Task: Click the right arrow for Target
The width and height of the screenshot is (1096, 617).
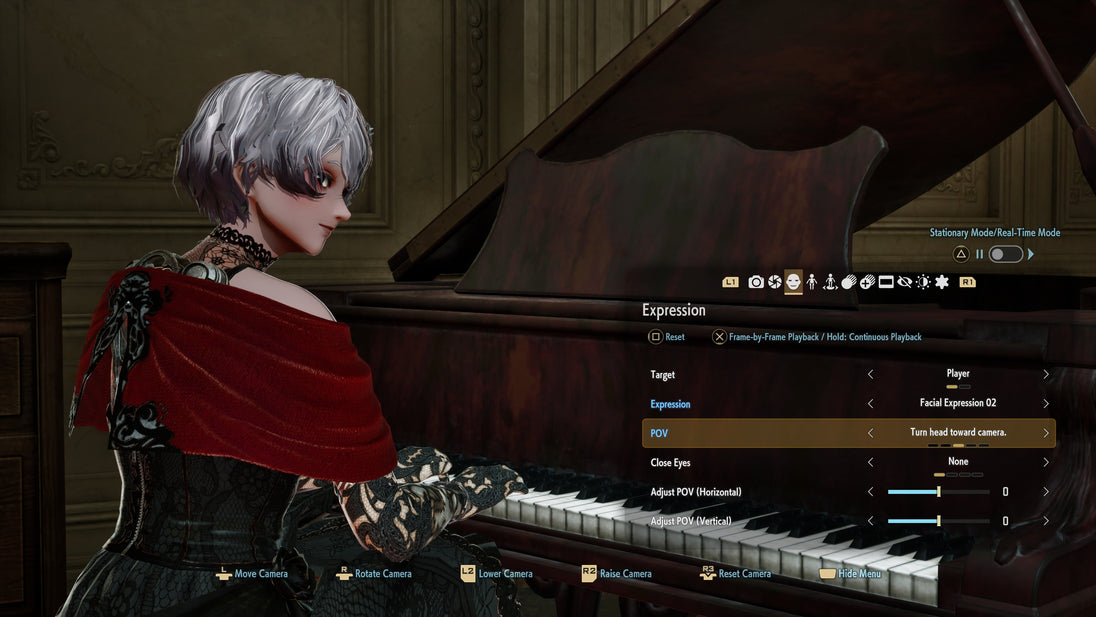Action: (x=1046, y=374)
